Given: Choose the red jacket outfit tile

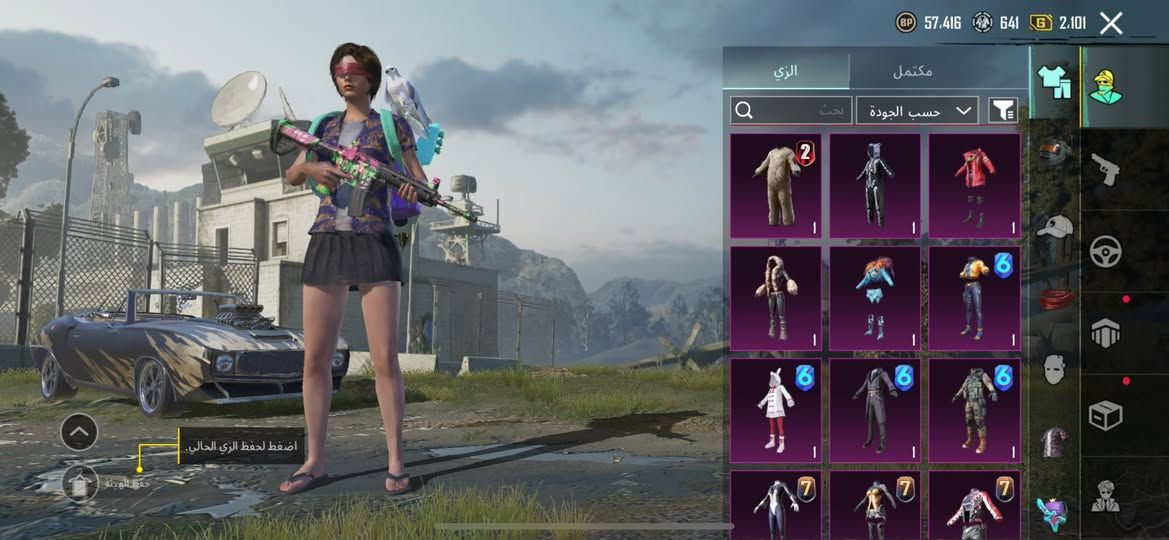Looking at the screenshot, I should coord(974,186).
